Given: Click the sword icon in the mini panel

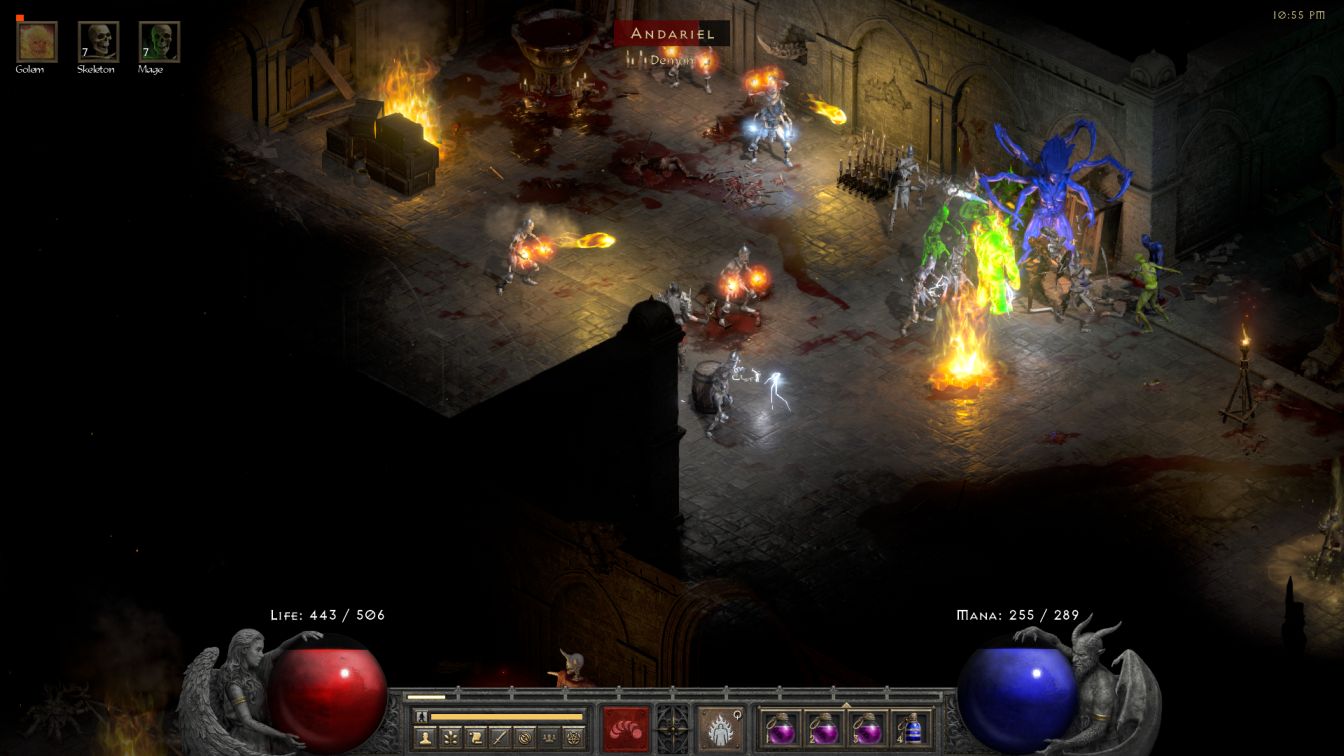Looking at the screenshot, I should pos(499,738).
